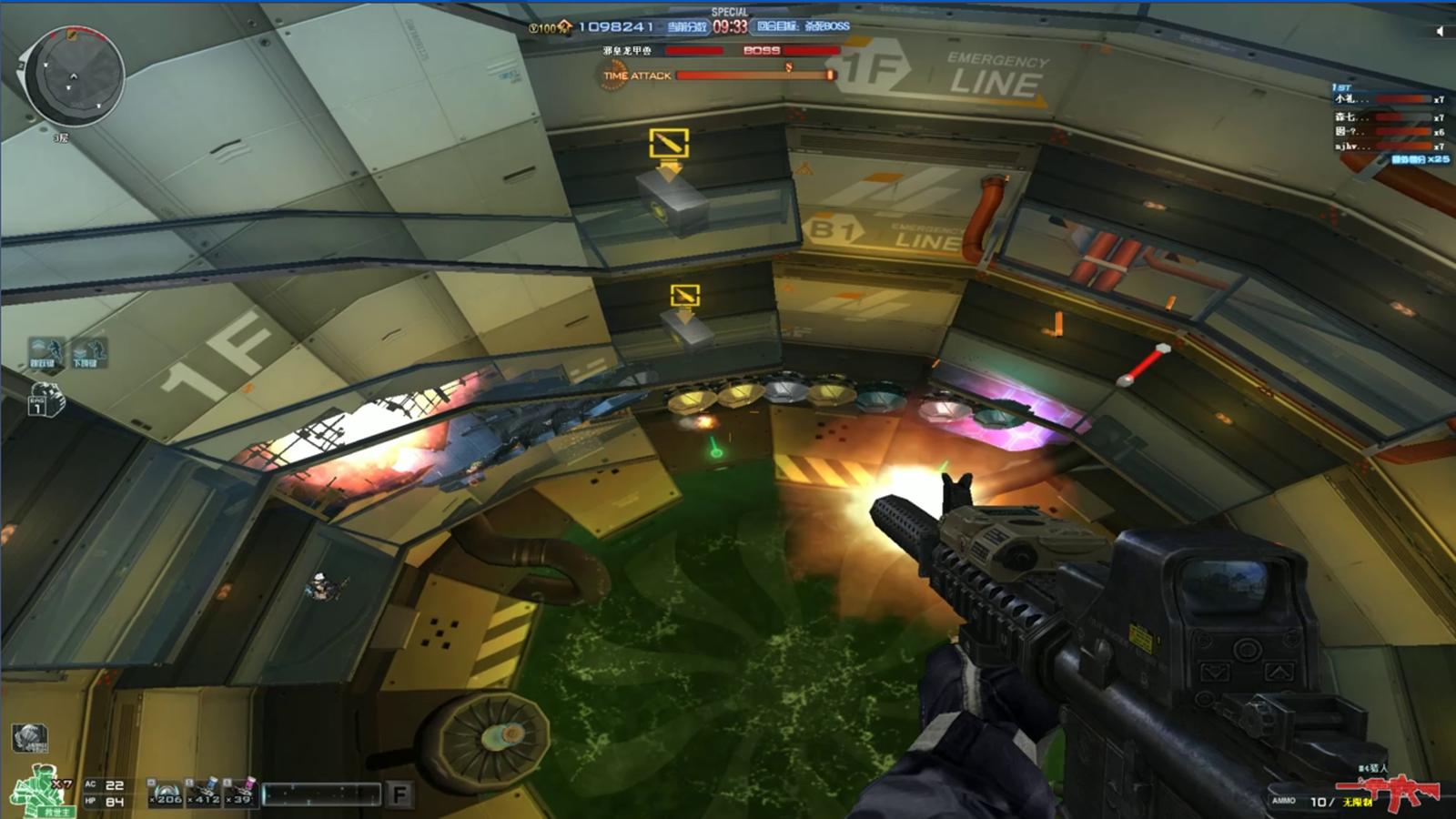Activate the down-arrow soldier skill icon
Viewport: 1456px width, 819px height.
click(x=87, y=352)
